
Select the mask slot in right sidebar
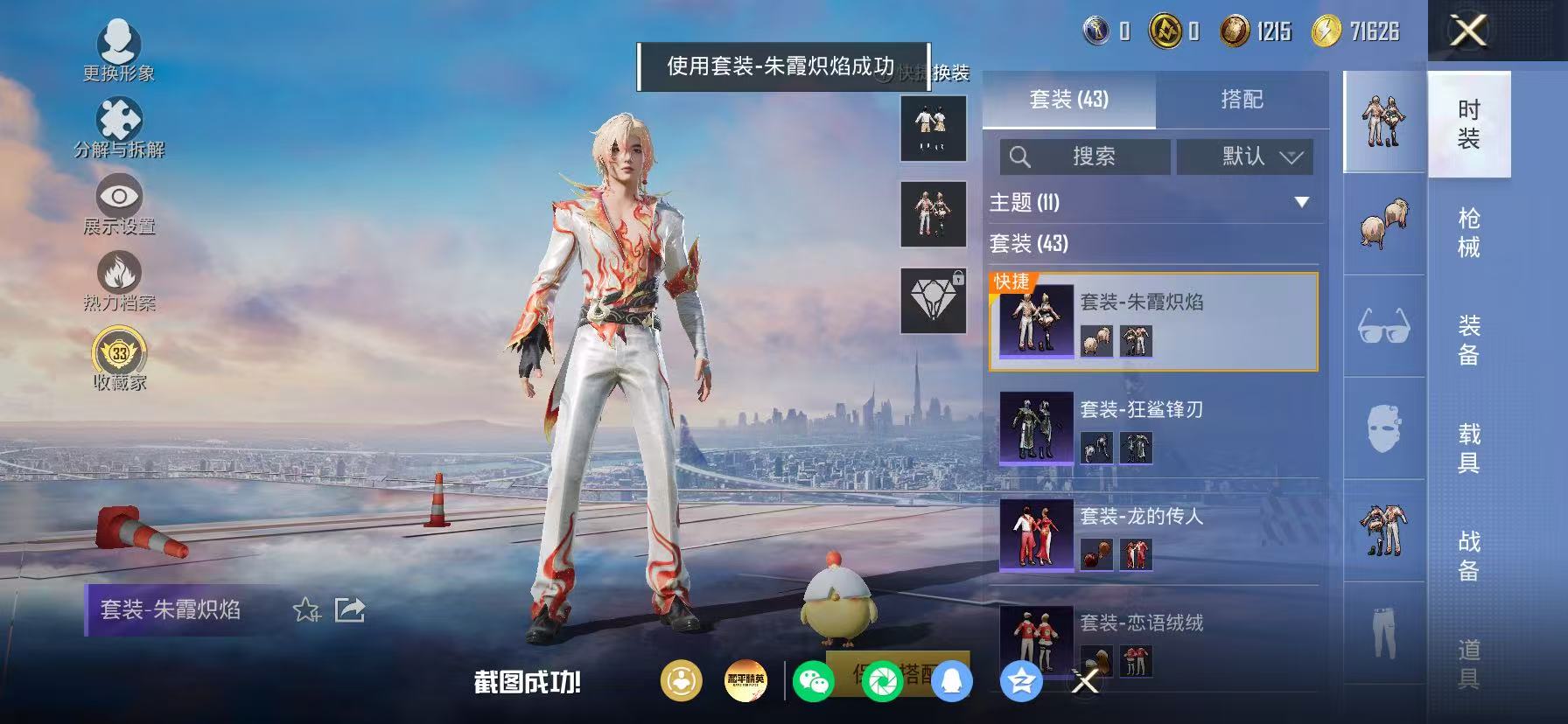[x=1382, y=428]
